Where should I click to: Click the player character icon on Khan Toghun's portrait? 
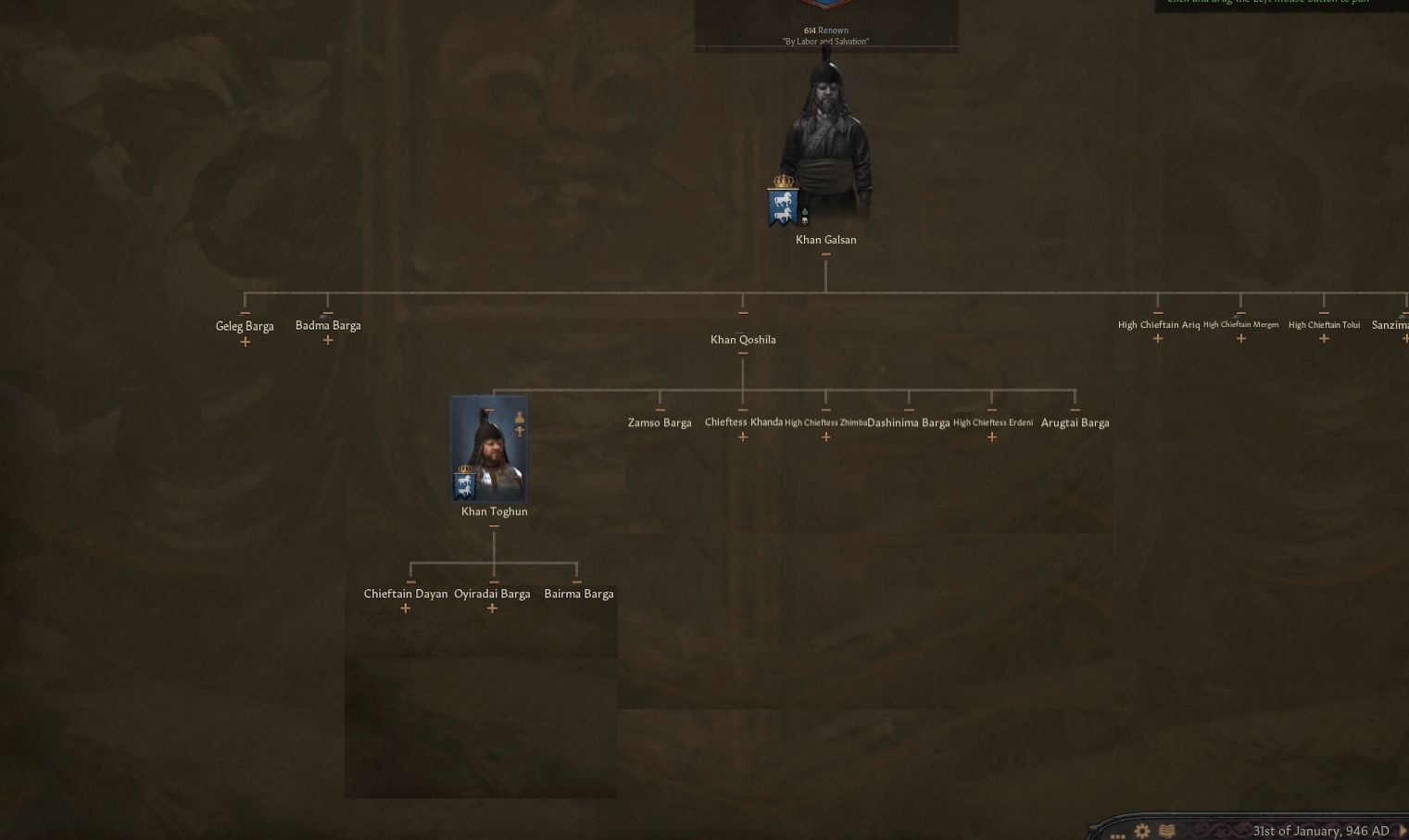(x=520, y=417)
